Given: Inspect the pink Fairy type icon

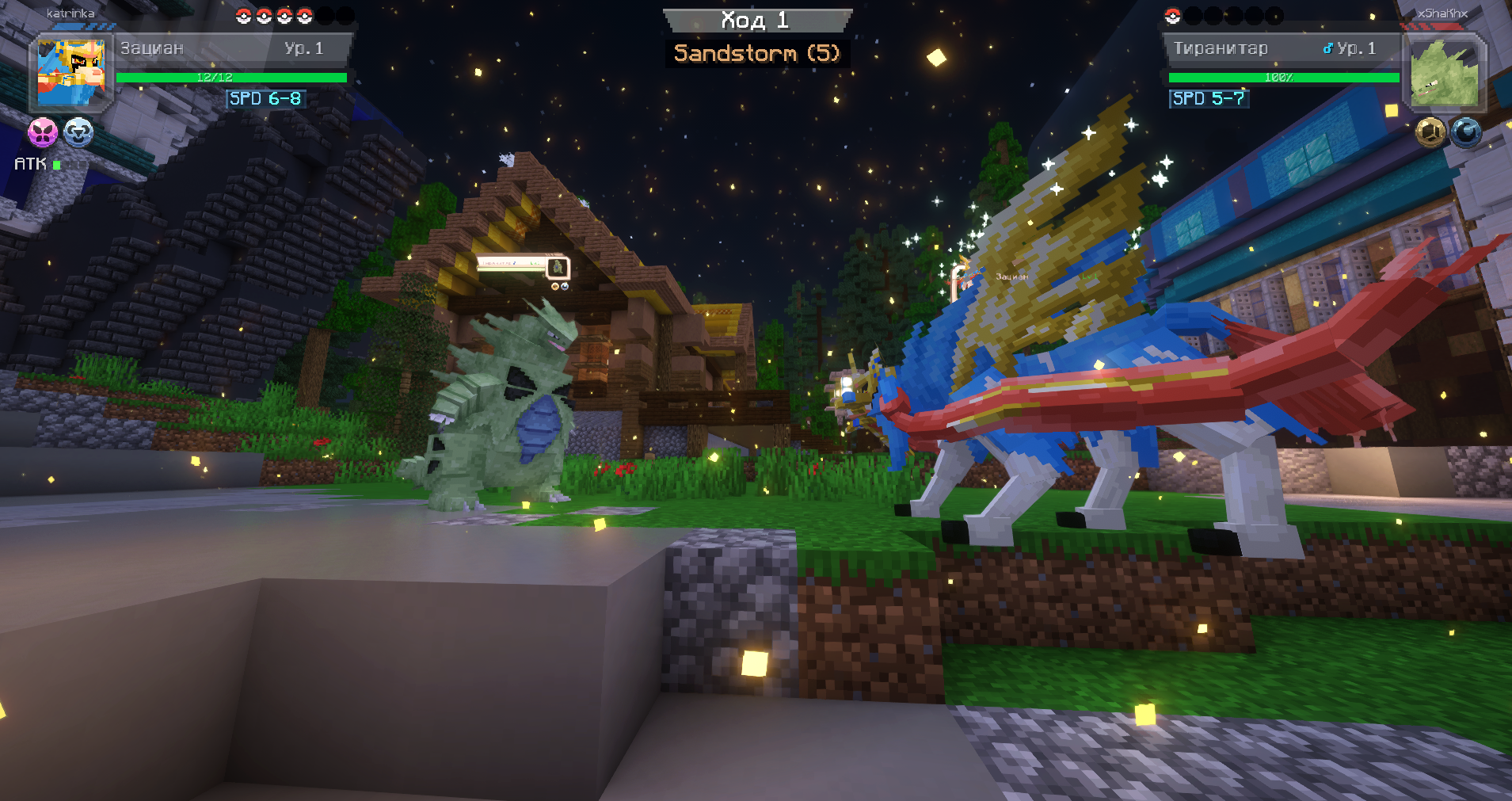Looking at the screenshot, I should [43, 132].
